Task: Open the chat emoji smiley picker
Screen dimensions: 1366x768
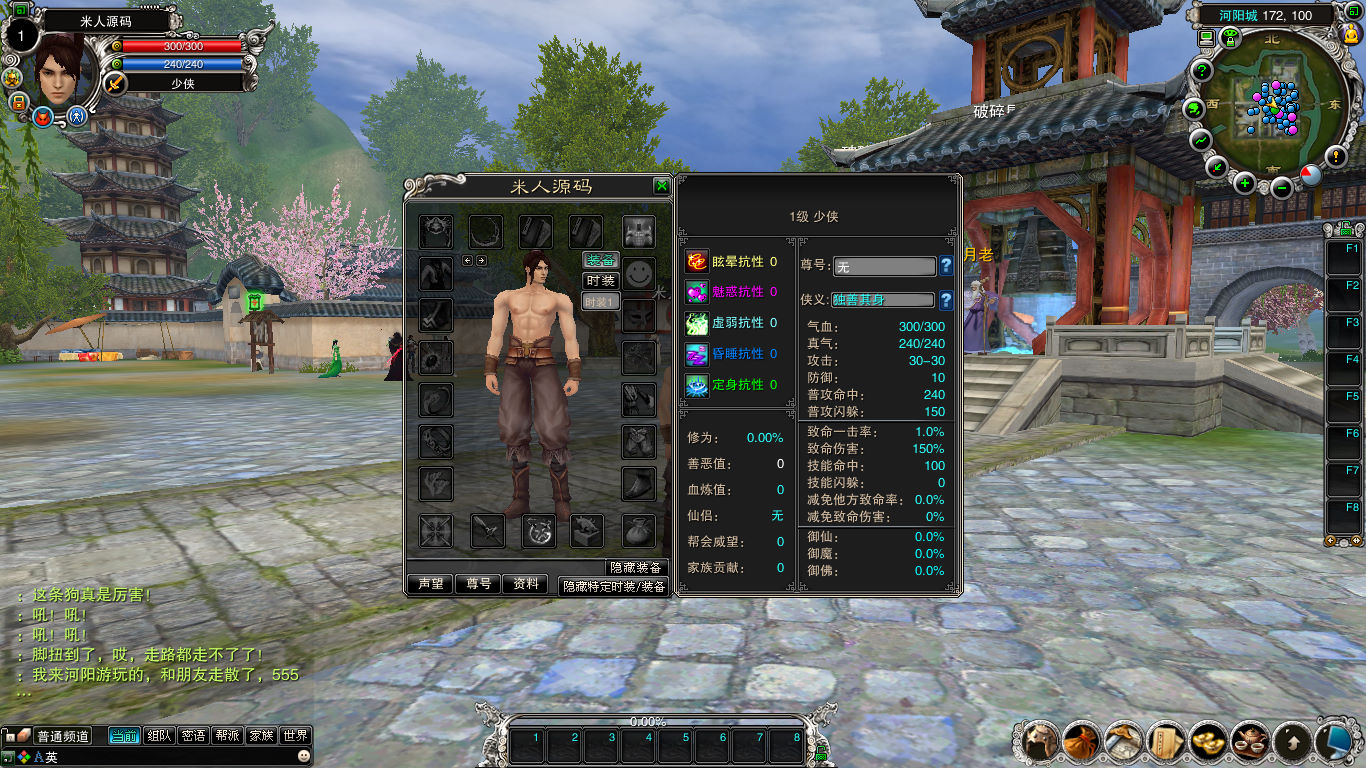Action: 304,757
